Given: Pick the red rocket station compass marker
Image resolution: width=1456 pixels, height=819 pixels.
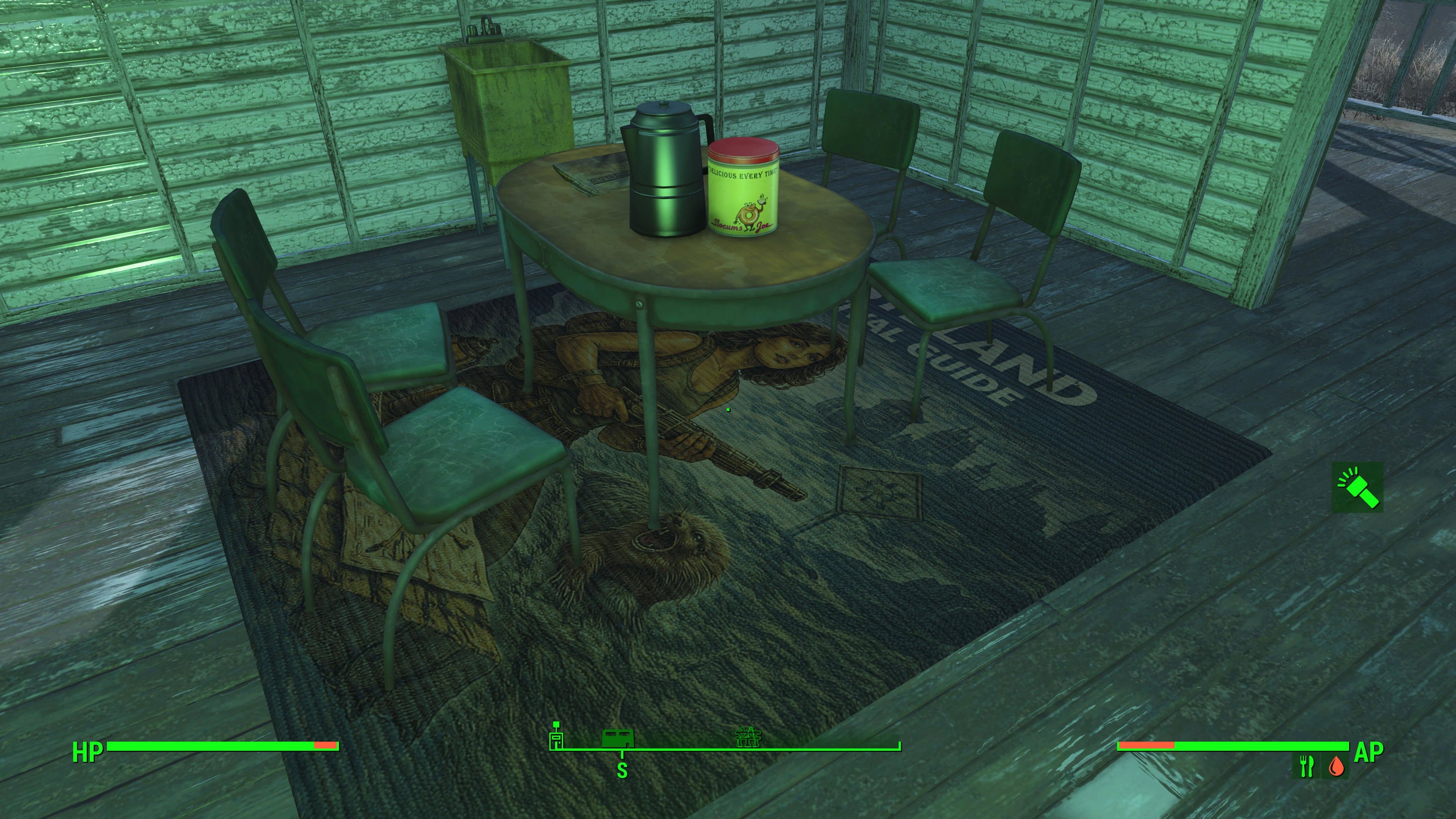Looking at the screenshot, I should 557,736.
